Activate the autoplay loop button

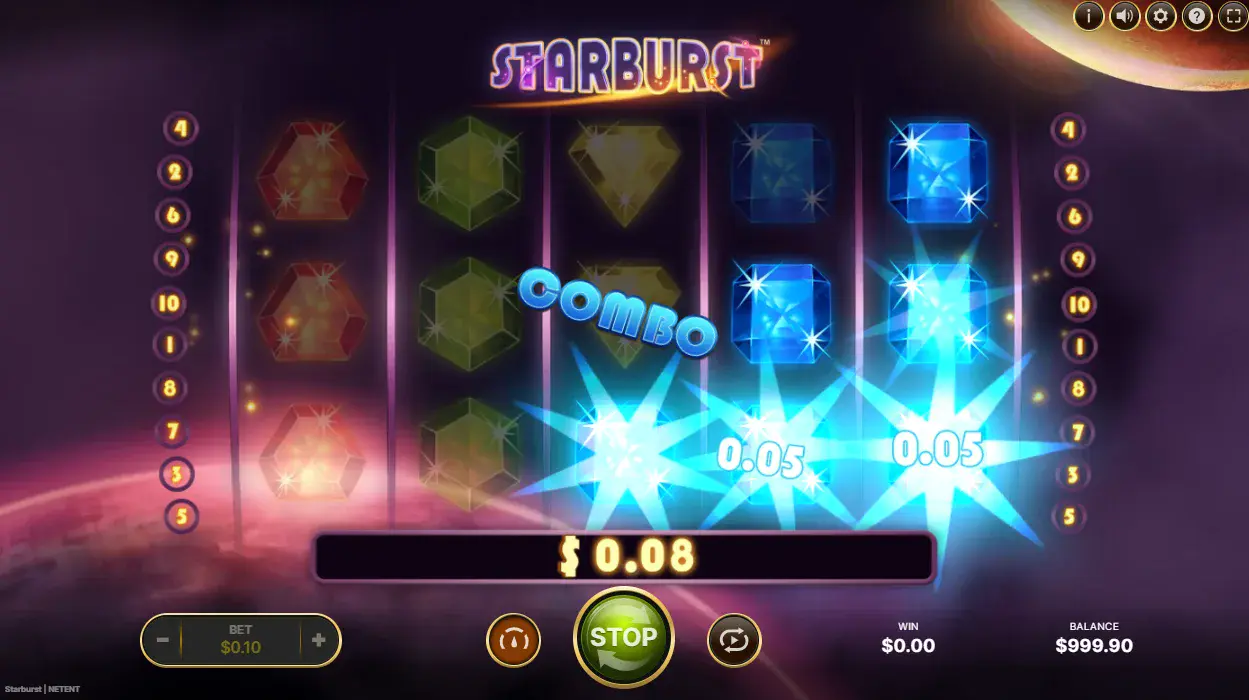coord(734,640)
